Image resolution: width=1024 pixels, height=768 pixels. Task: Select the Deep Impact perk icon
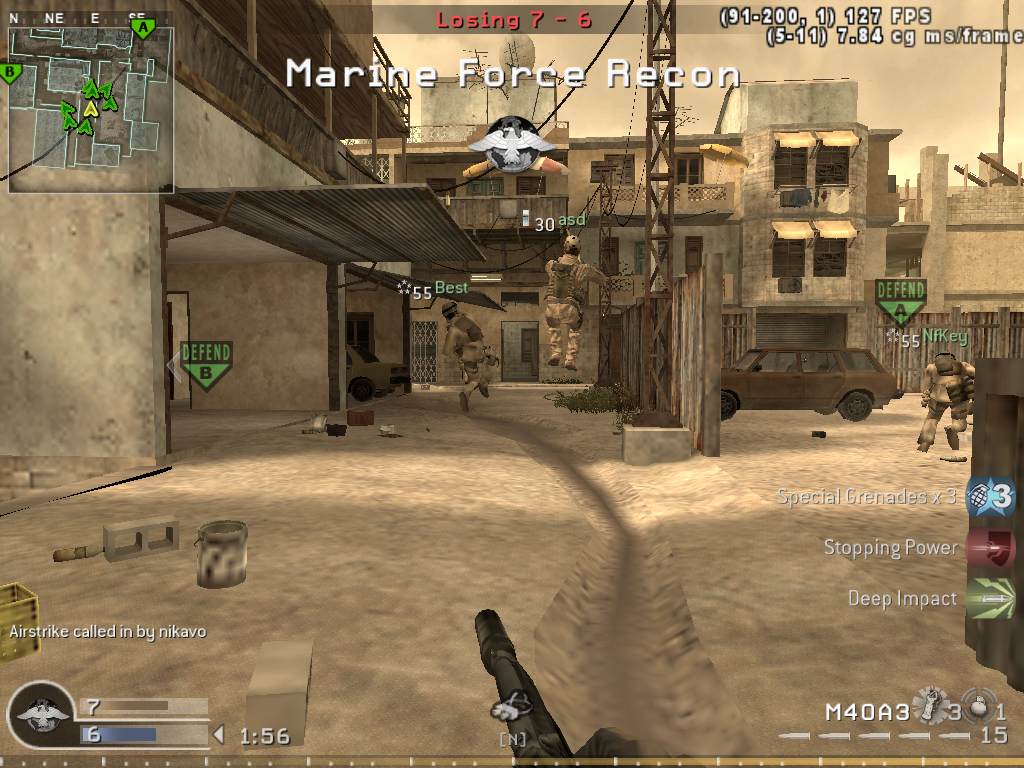991,598
